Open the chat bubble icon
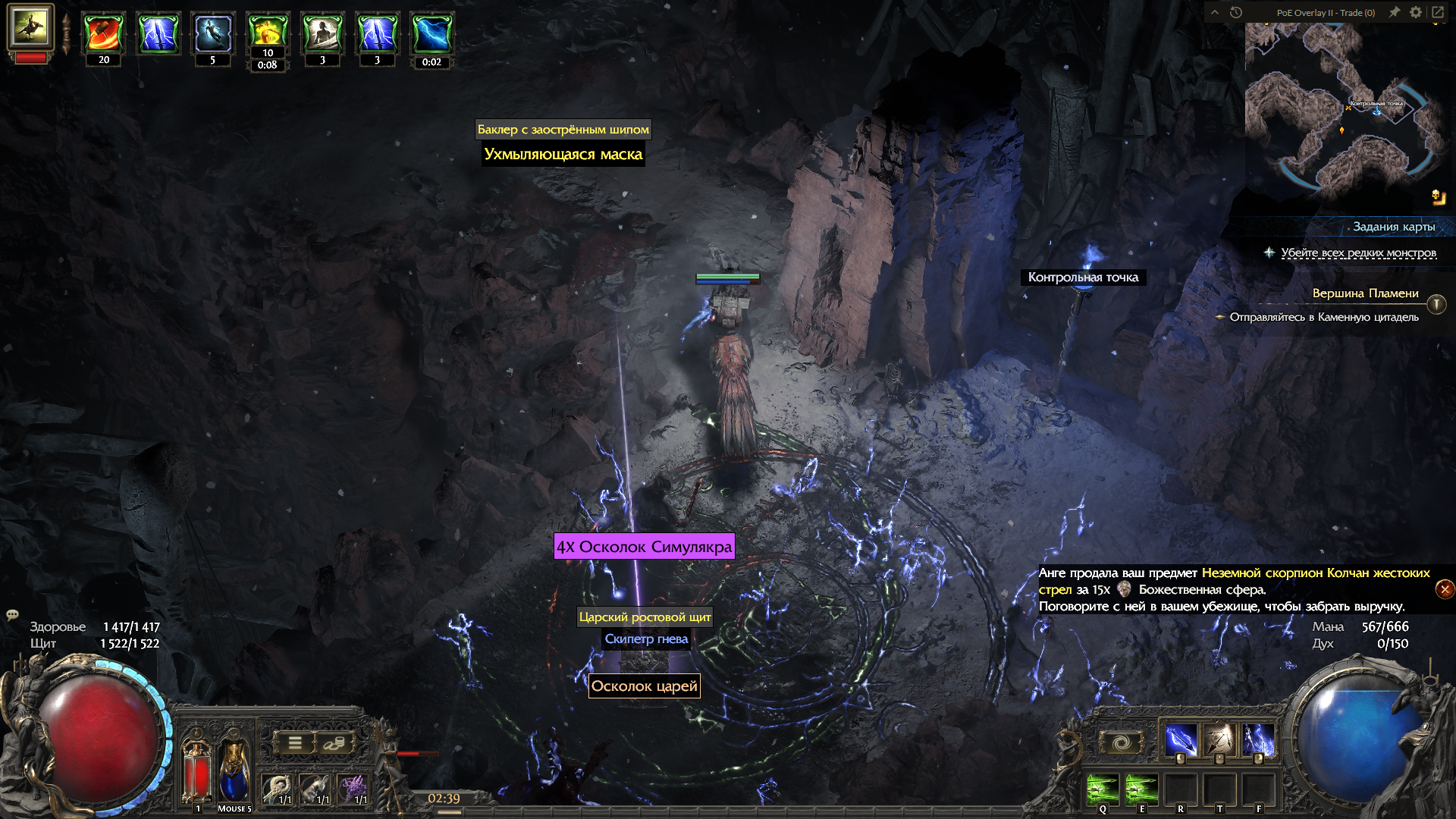This screenshot has height=819, width=1456. [12, 615]
